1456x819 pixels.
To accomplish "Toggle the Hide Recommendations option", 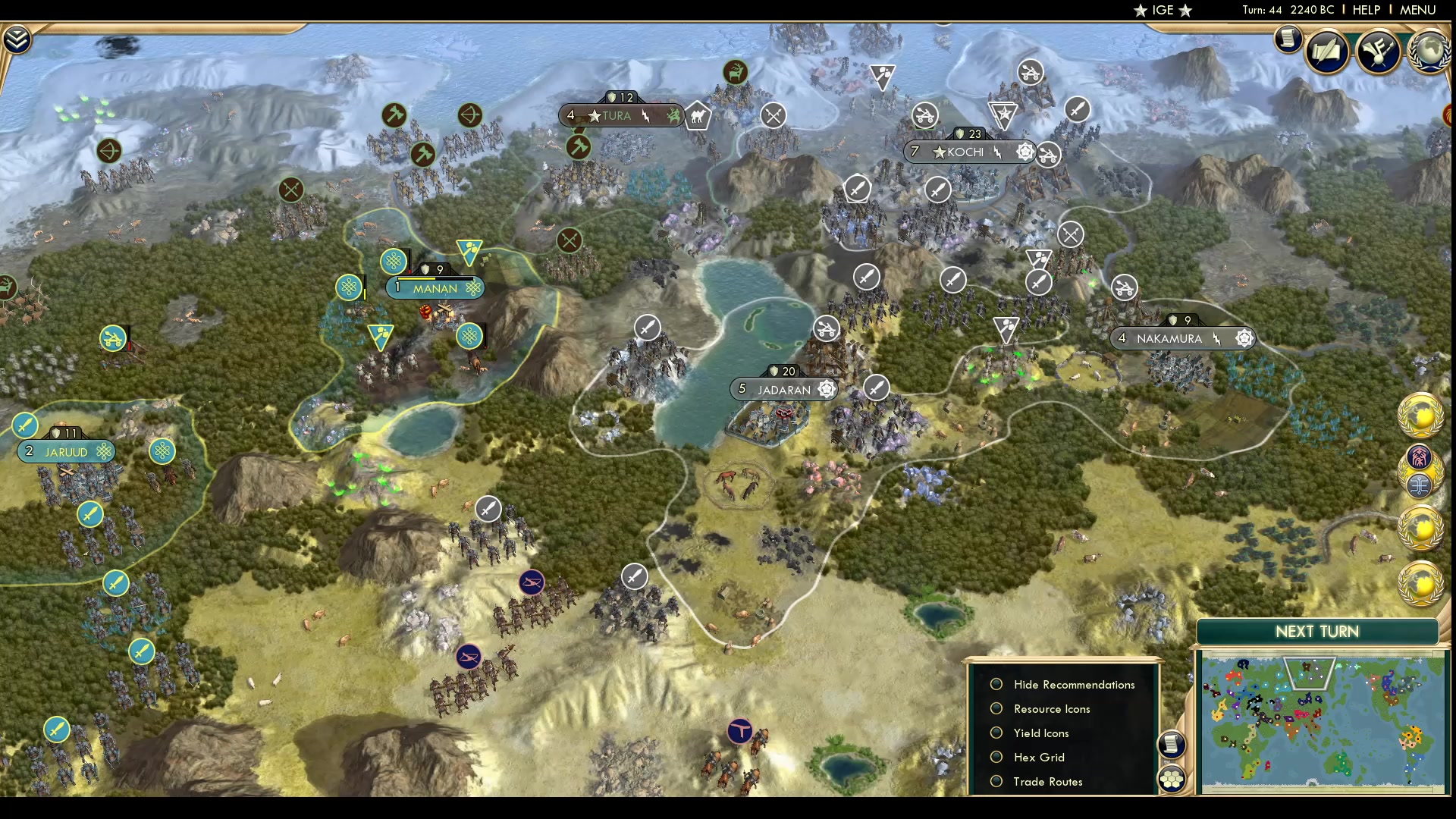I will (996, 684).
